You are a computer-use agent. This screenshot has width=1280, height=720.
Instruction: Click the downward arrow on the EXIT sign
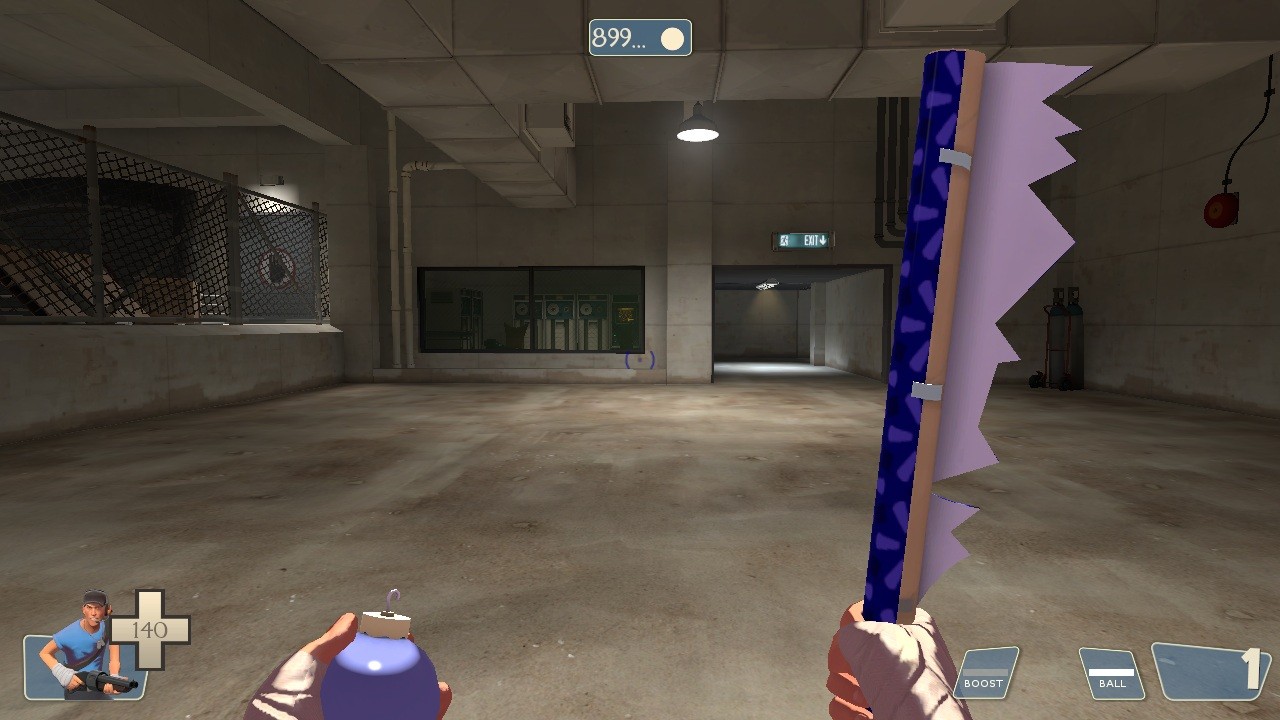tap(822, 240)
